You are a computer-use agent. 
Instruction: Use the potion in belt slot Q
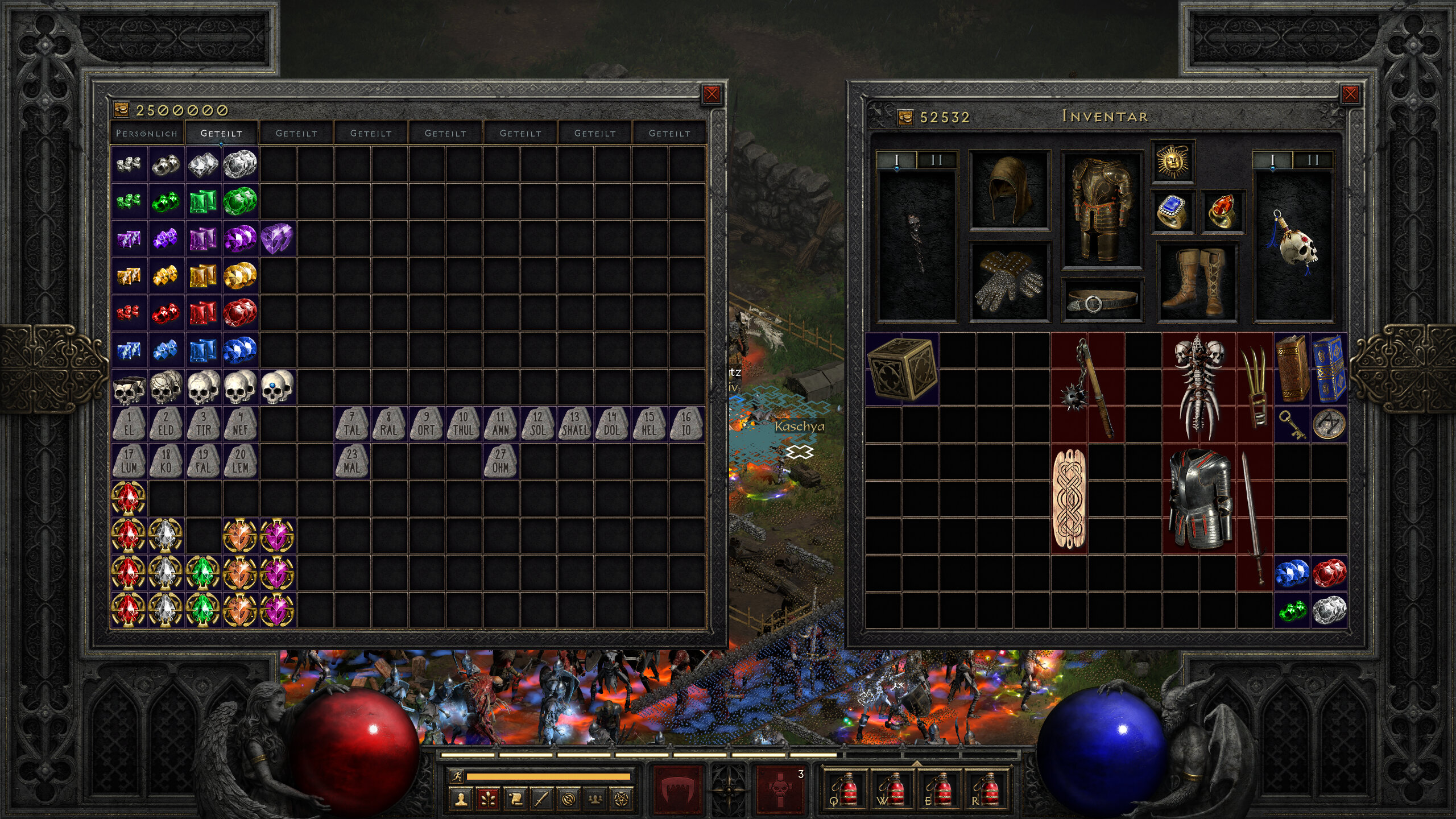[x=845, y=789]
